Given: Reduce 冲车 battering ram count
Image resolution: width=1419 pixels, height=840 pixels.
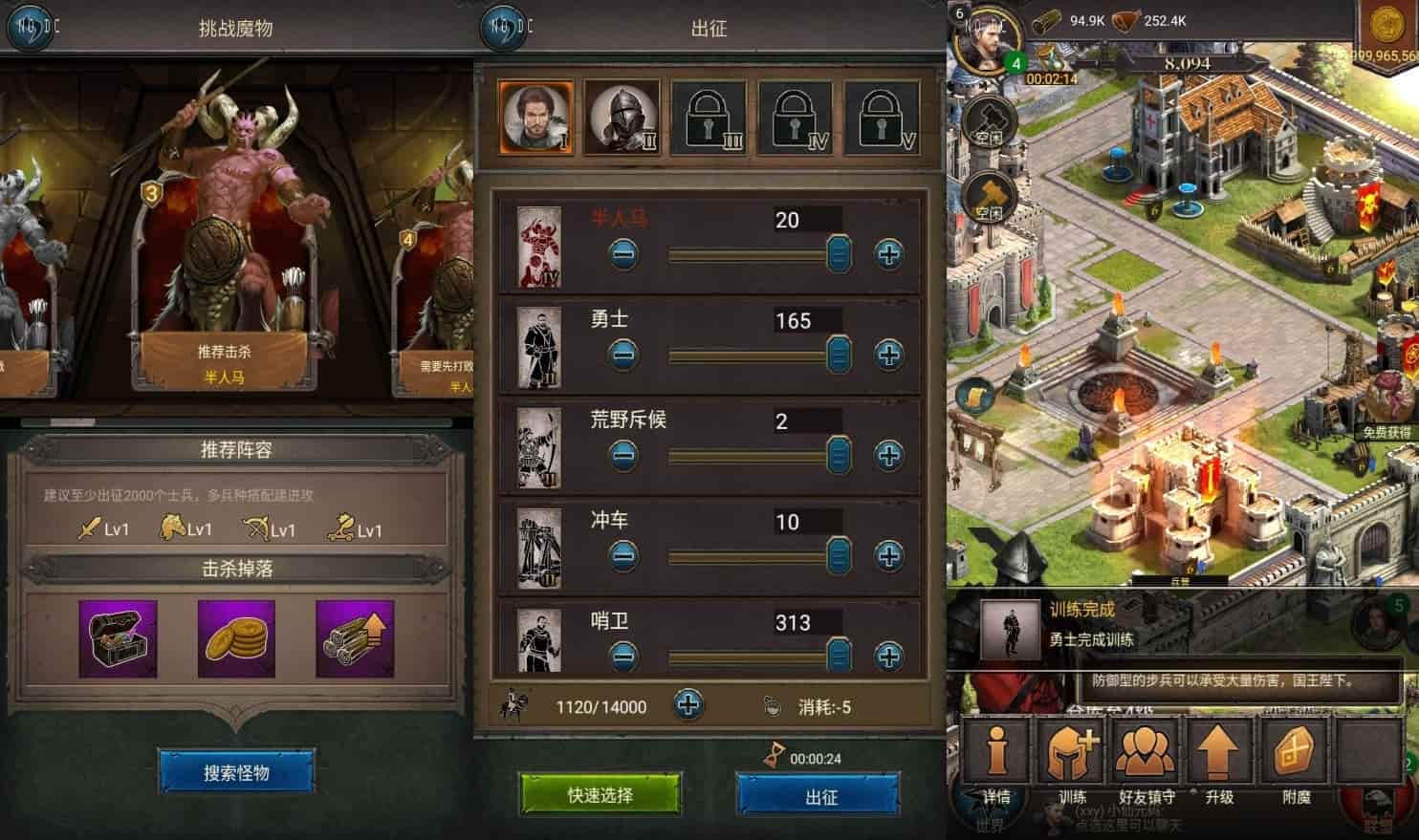Looking at the screenshot, I should coord(622,556).
